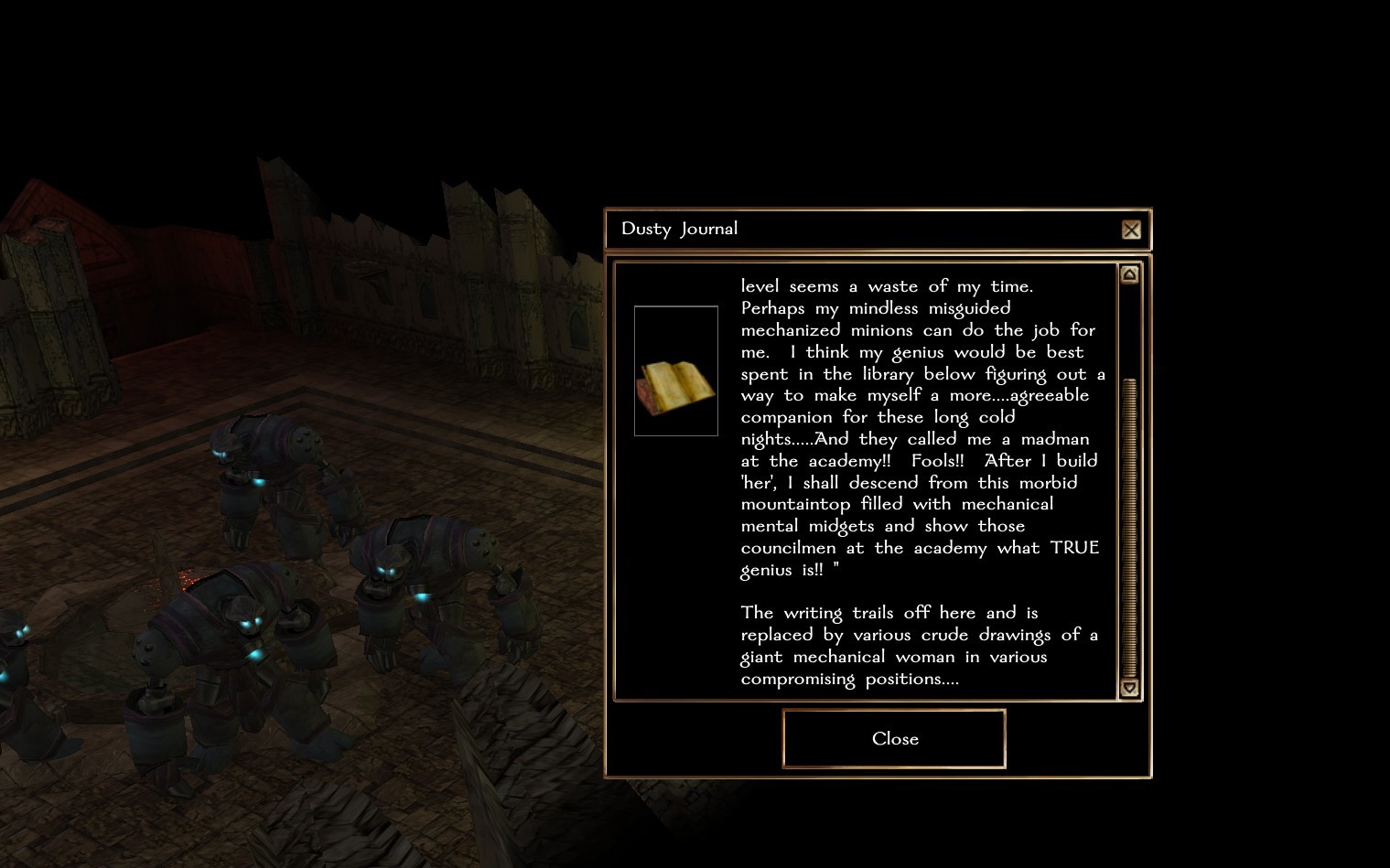Click the journal scrollbar's down arrow
This screenshot has width=1390, height=868.
[1129, 688]
